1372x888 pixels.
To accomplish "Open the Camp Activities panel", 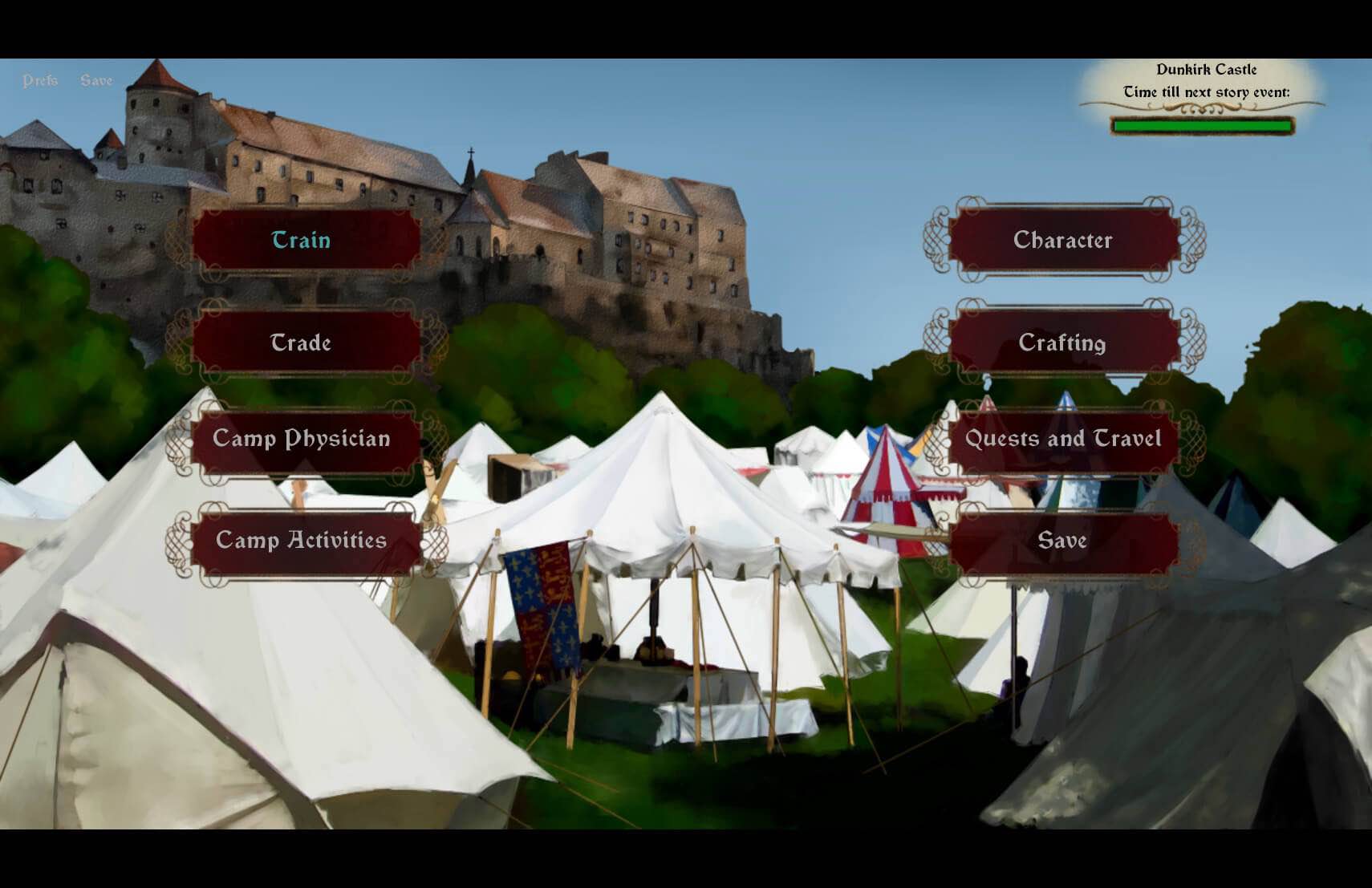I will 303,541.
